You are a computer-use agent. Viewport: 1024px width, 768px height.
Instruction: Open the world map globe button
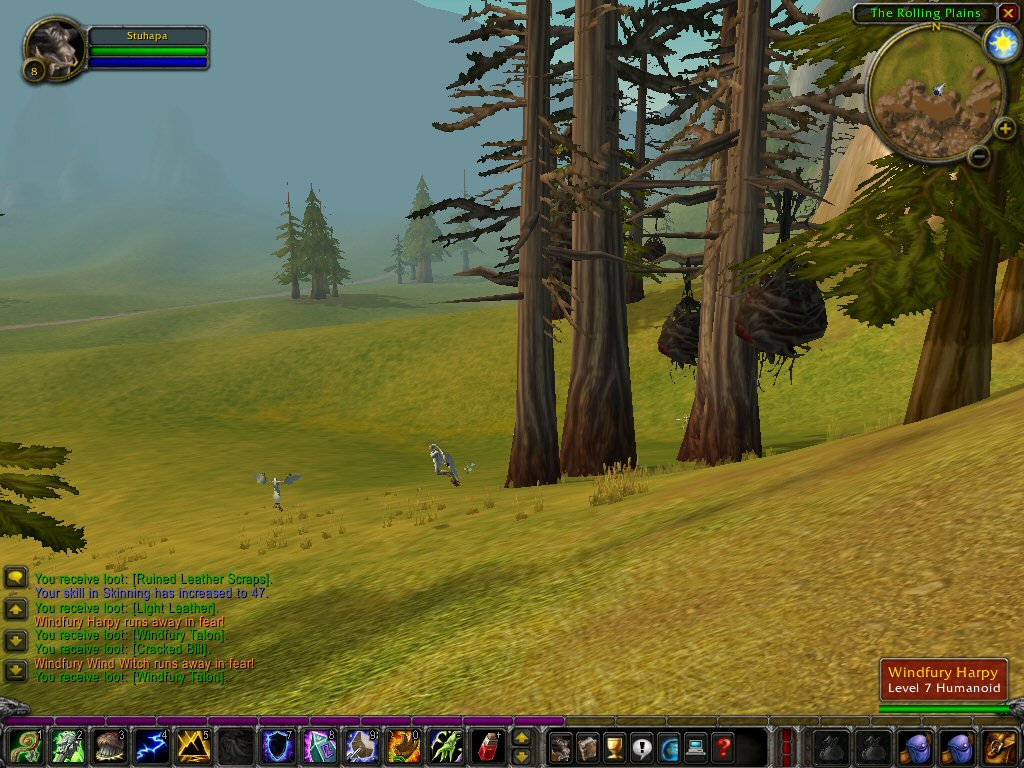(668, 746)
